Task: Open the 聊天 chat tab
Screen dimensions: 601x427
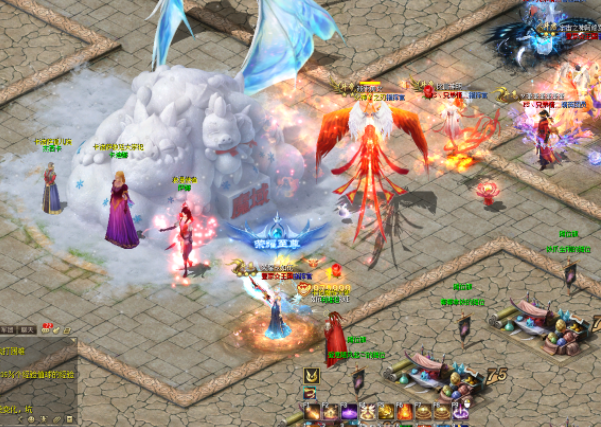Action: coord(28,329)
